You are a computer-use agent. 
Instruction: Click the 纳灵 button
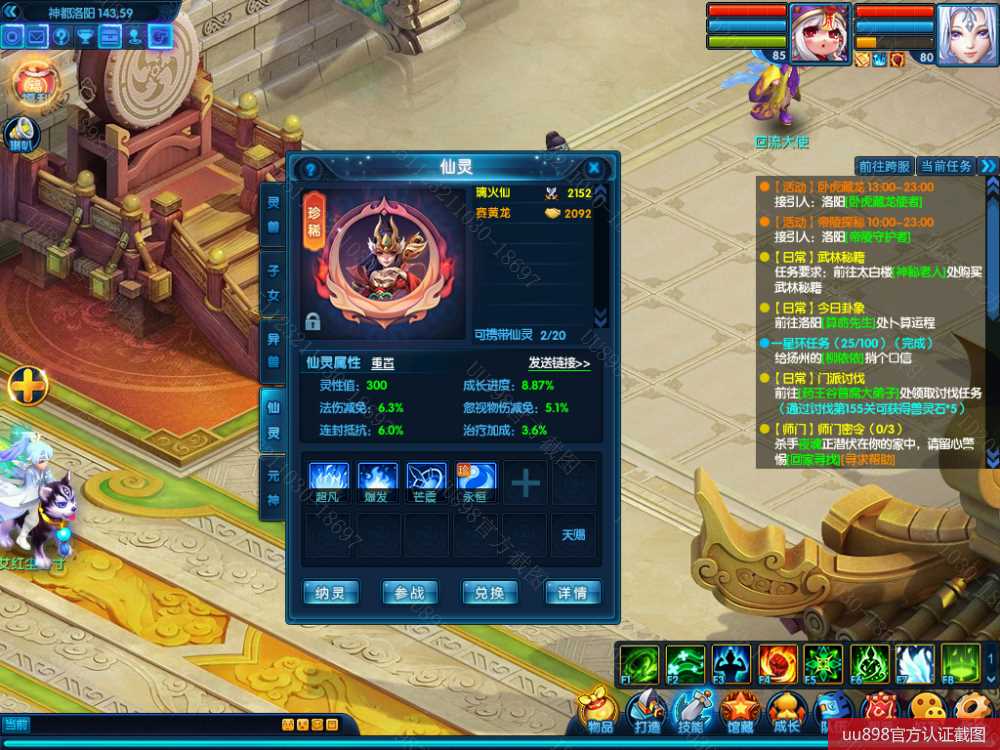[x=330, y=593]
